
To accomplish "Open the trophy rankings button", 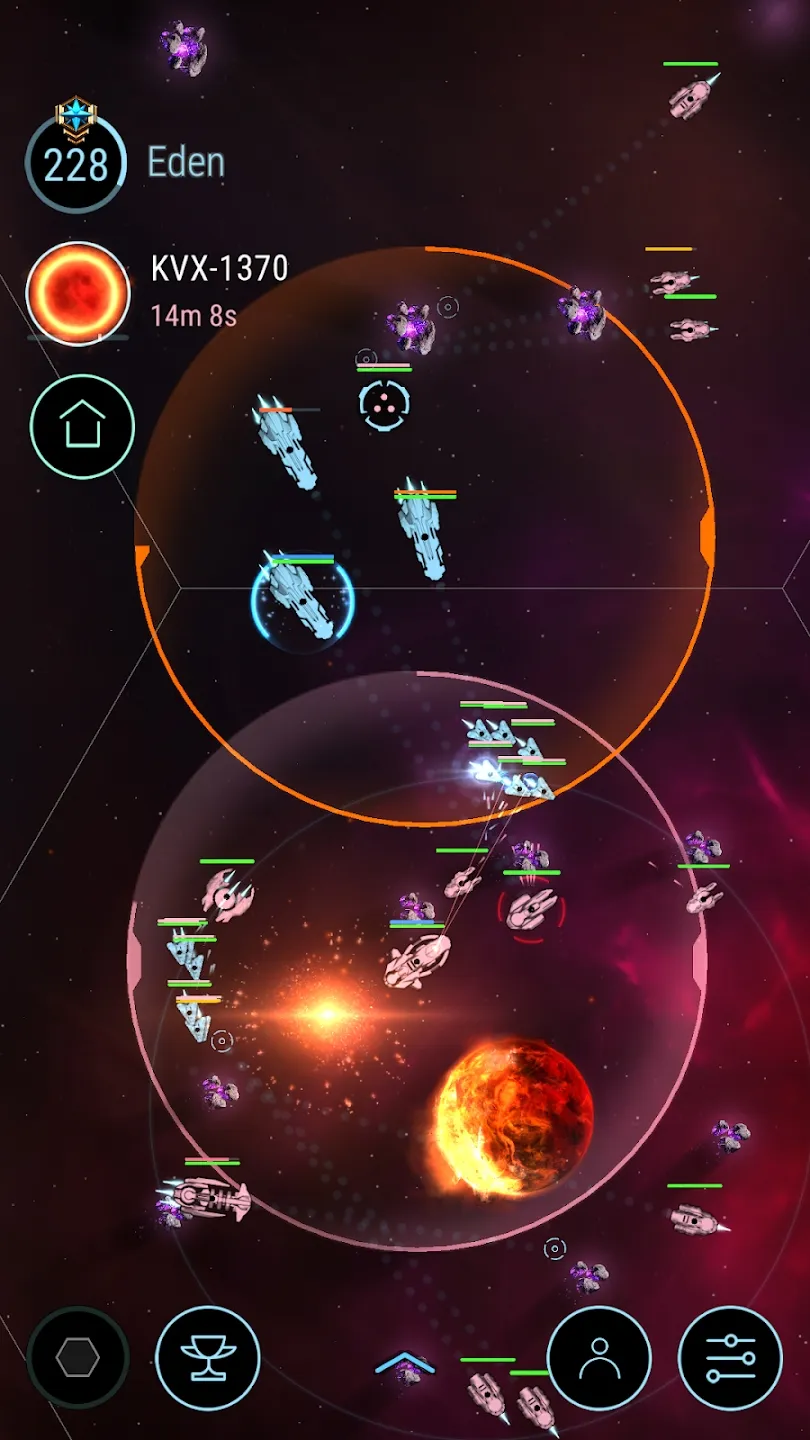I will (208, 1358).
